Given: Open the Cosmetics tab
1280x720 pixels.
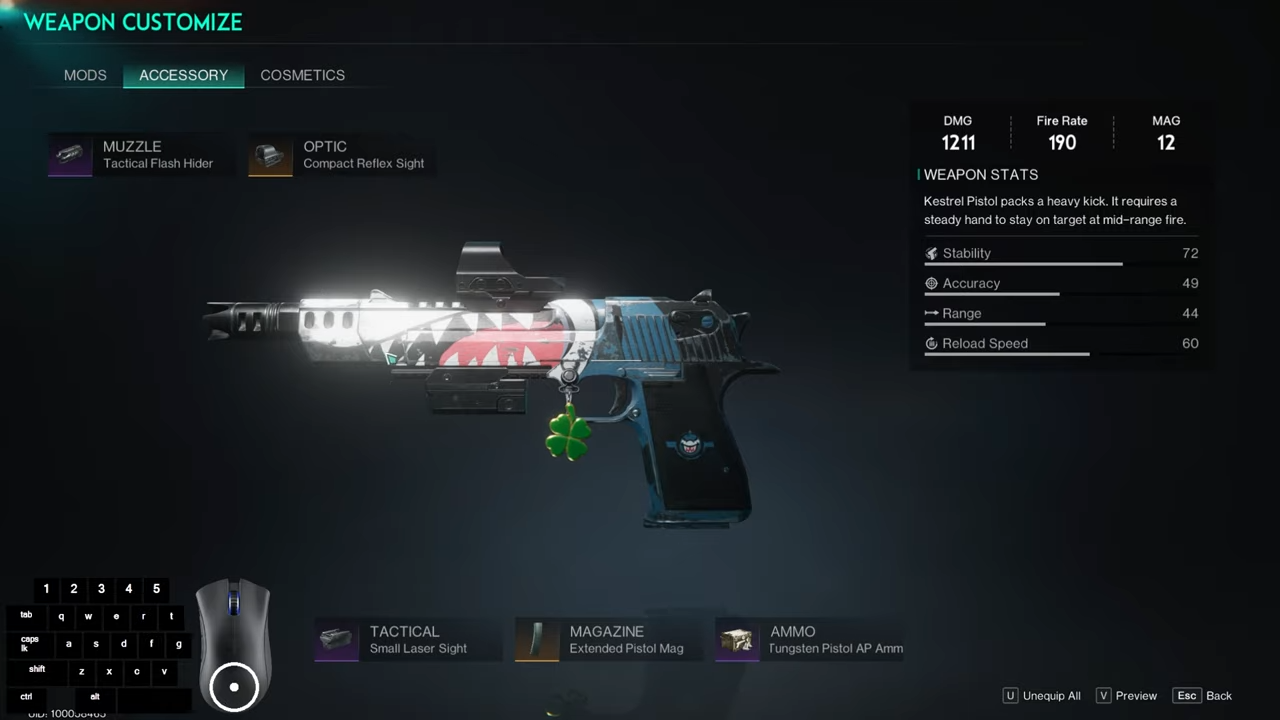Looking at the screenshot, I should 302,75.
